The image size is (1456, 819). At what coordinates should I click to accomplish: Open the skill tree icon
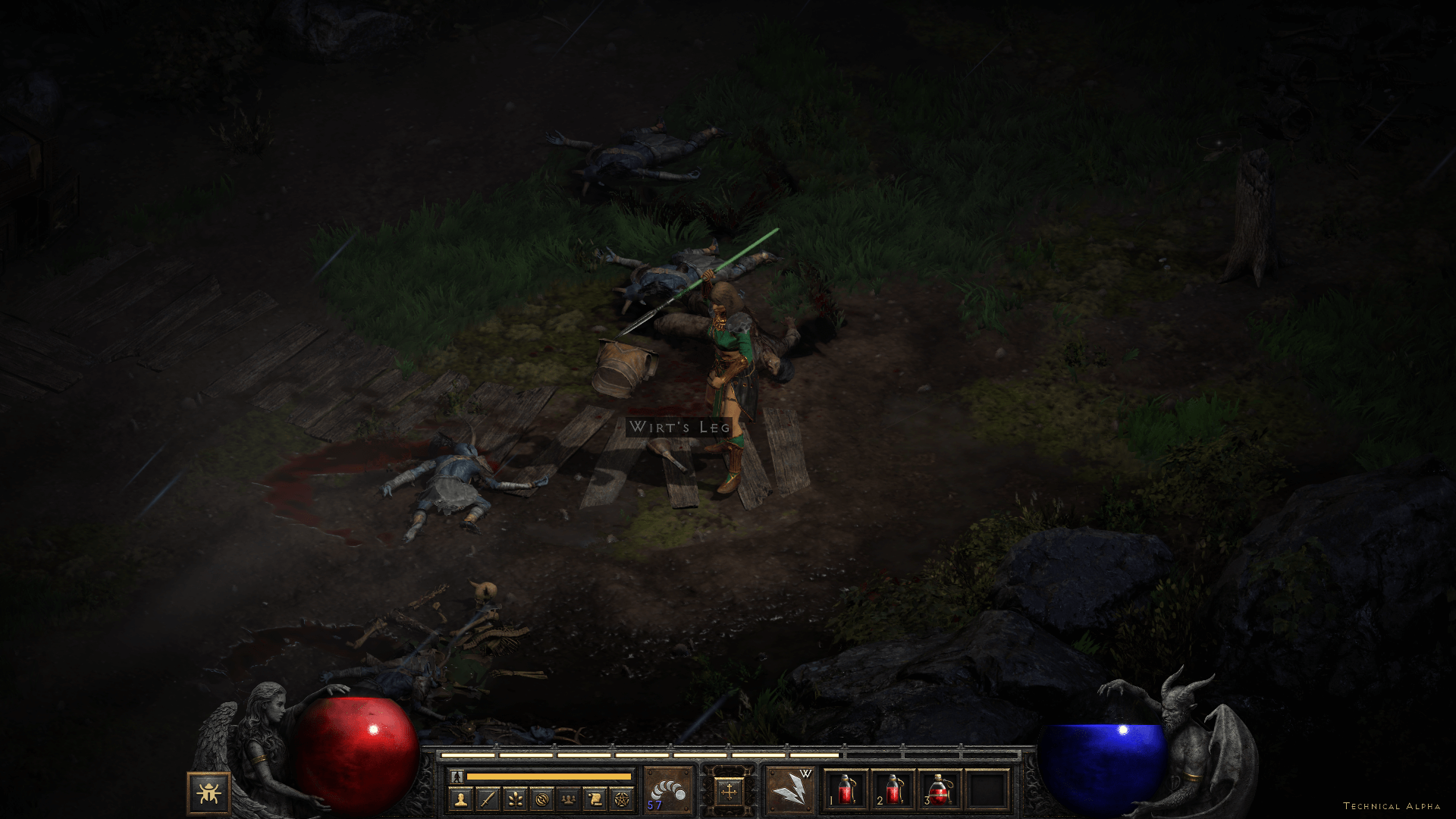(514, 799)
